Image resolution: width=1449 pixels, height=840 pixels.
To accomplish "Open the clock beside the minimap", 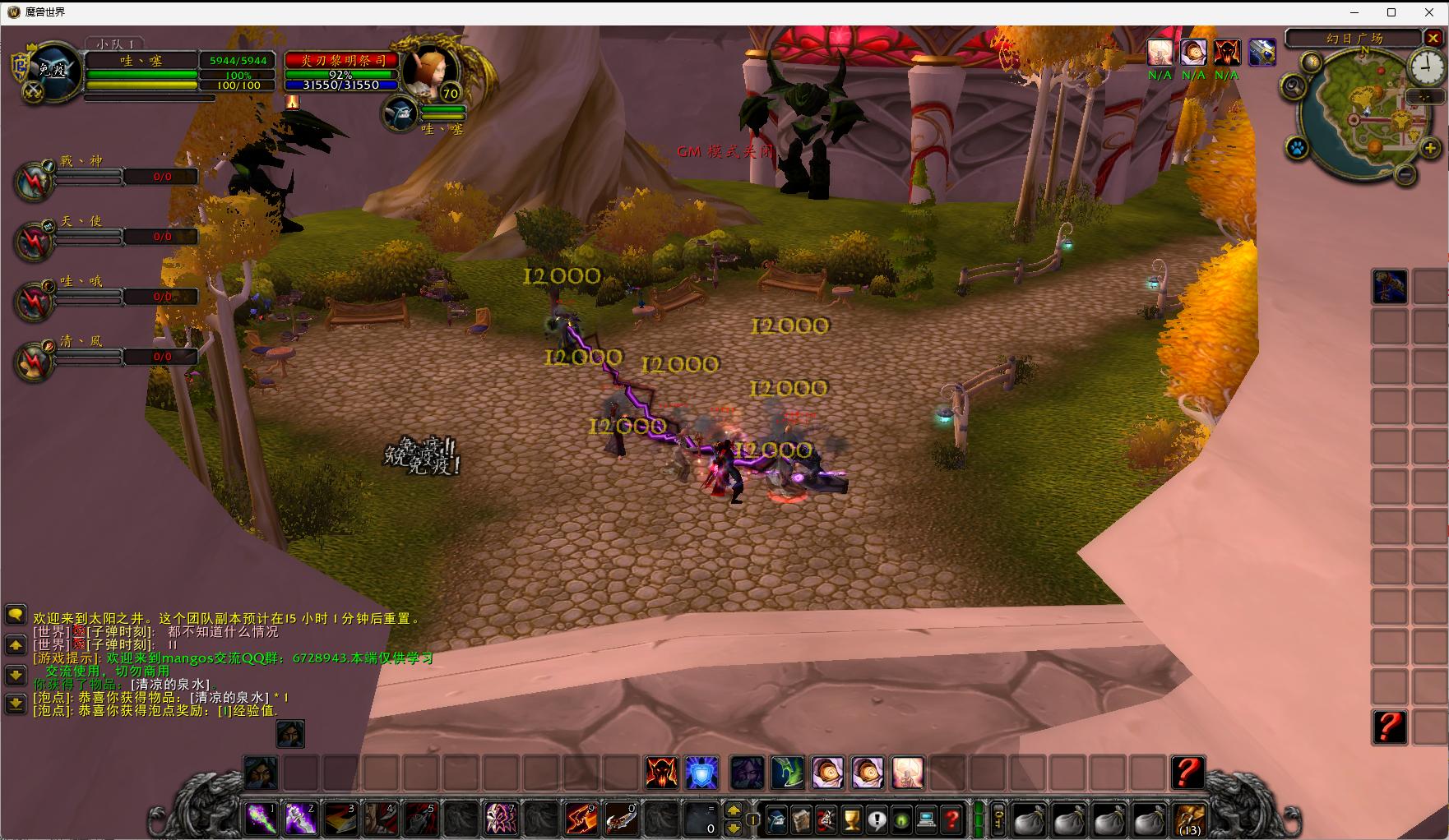I will [x=1426, y=66].
